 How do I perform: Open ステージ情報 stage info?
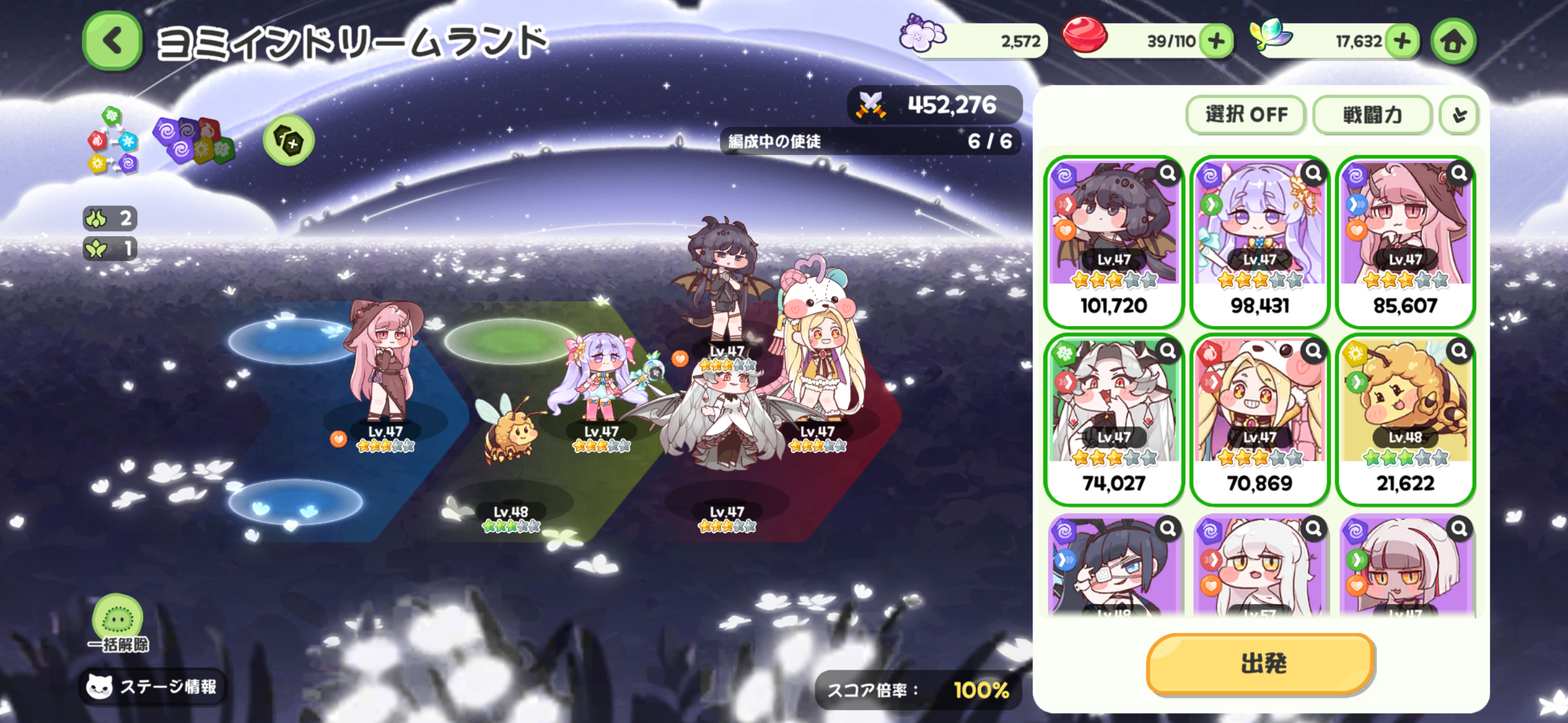pyautogui.click(x=153, y=686)
